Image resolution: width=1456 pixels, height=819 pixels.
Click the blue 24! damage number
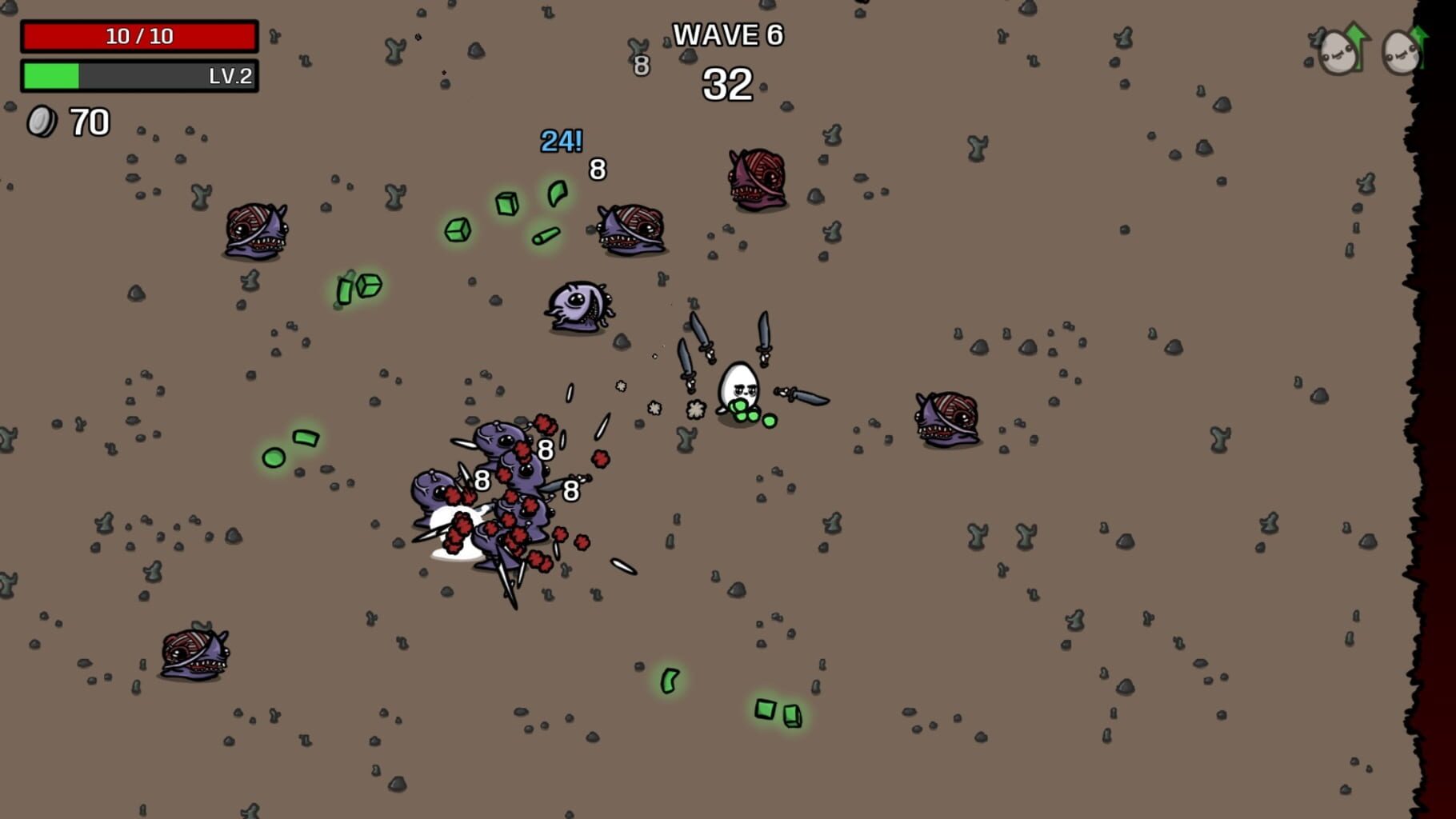[x=560, y=143]
